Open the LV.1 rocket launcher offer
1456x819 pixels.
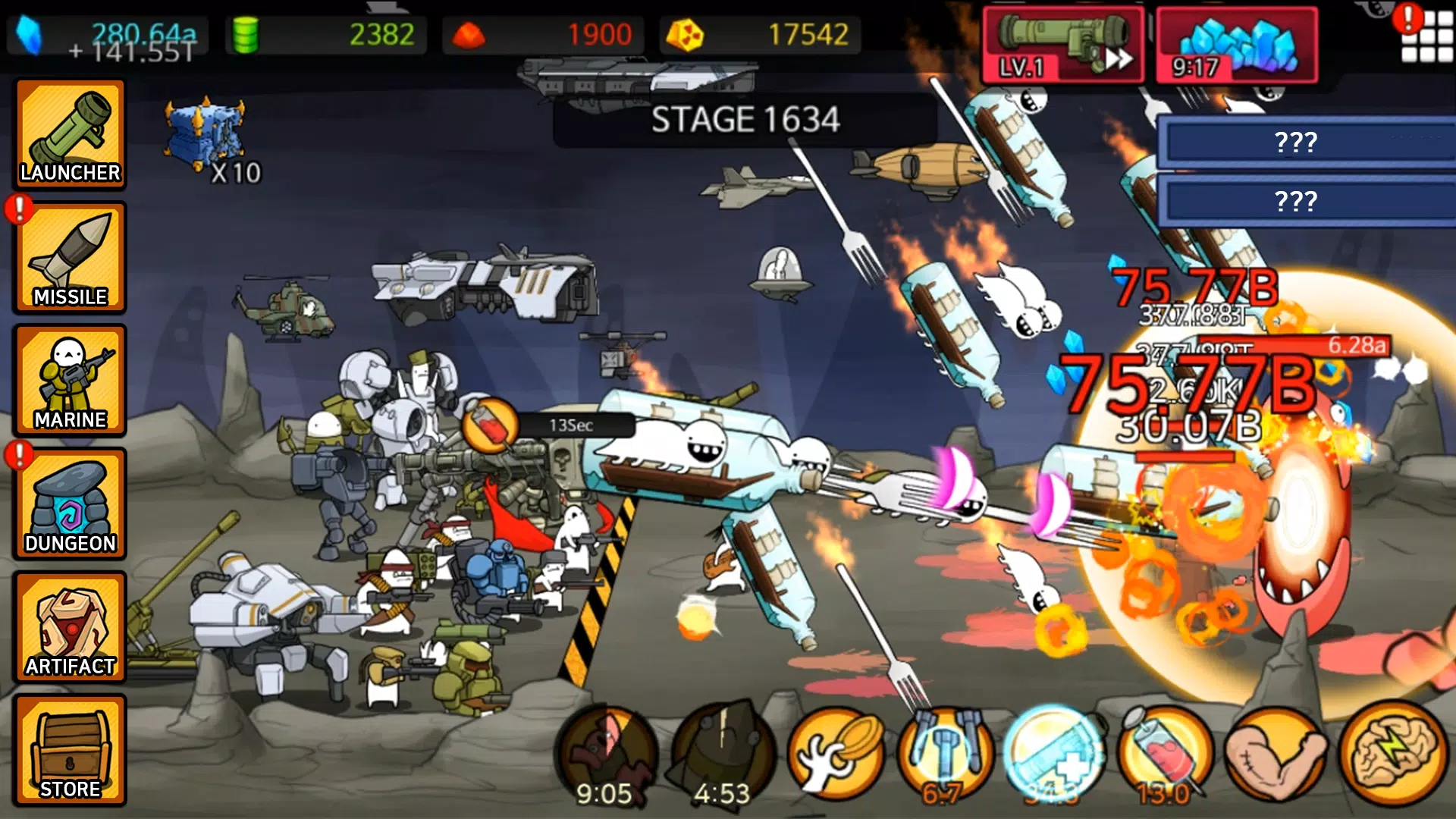1065,44
